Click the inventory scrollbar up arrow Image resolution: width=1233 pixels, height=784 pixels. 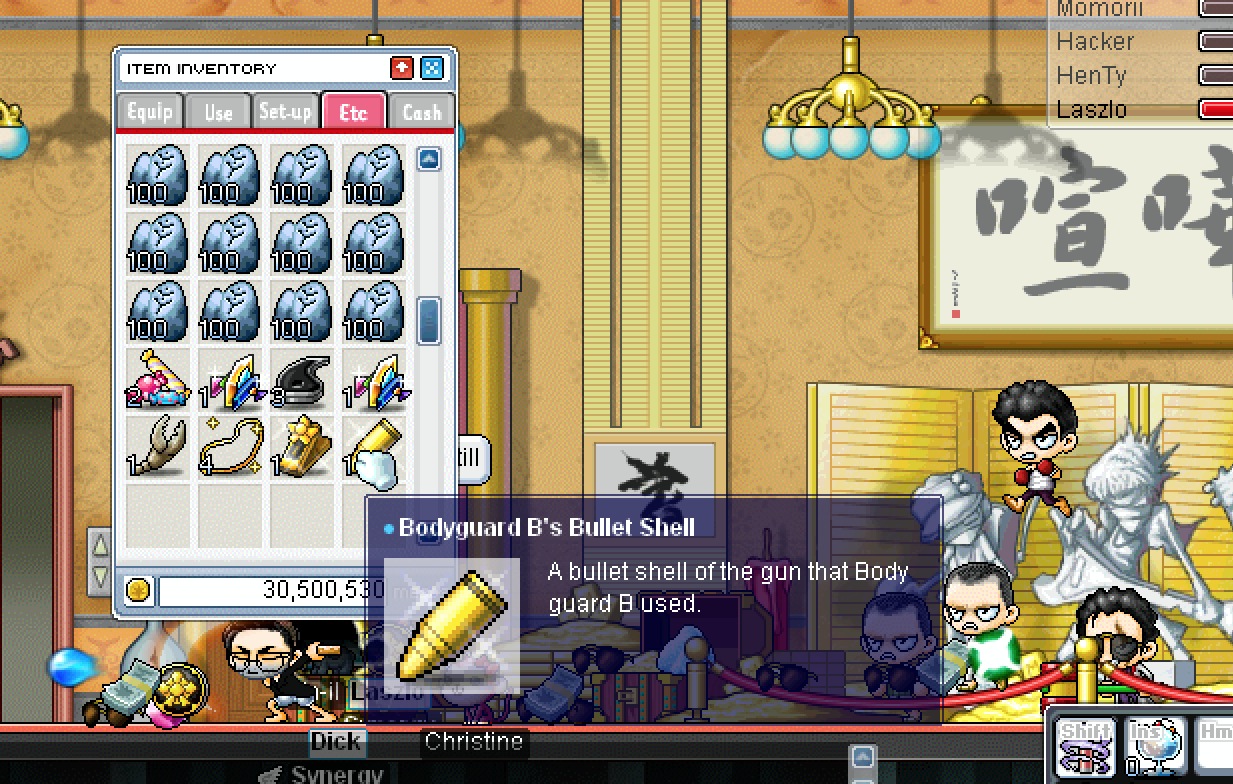pos(429,158)
